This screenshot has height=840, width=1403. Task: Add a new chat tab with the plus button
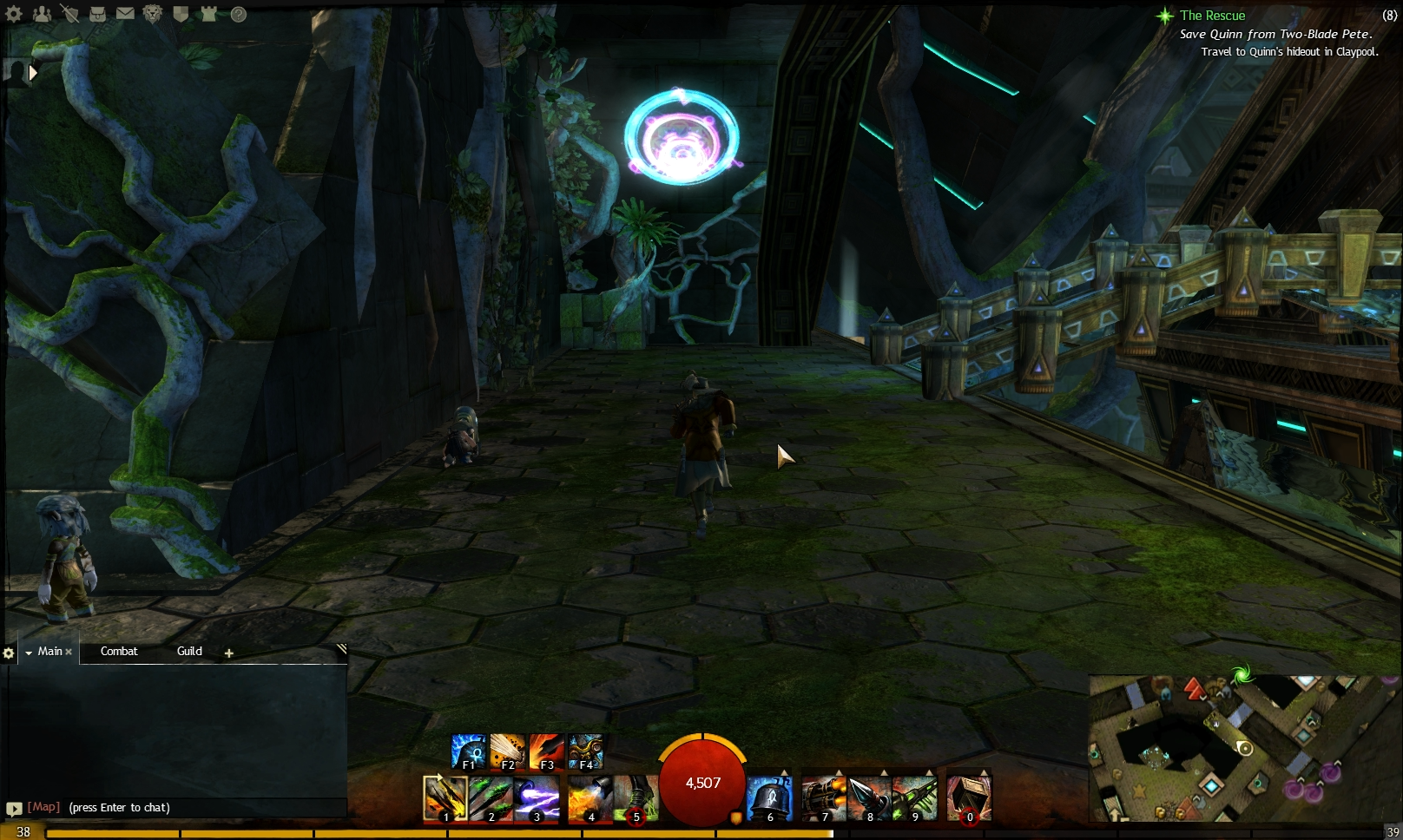point(228,653)
